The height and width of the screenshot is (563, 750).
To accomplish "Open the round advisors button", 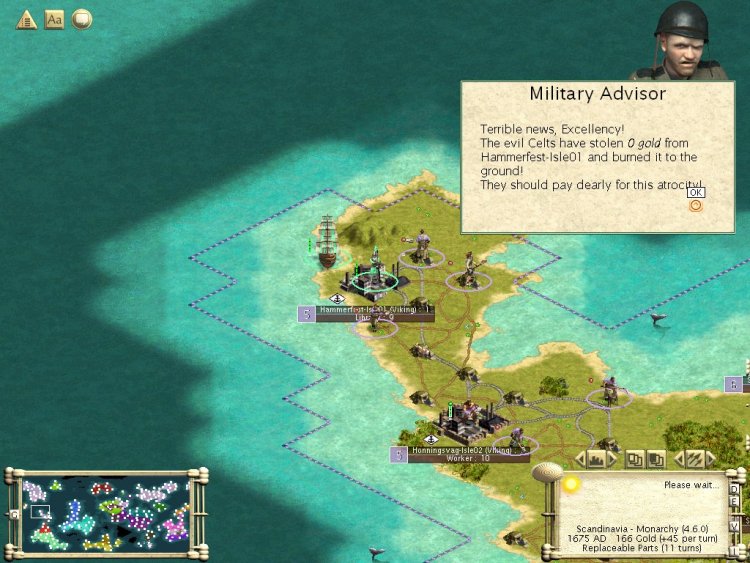I will coord(82,19).
